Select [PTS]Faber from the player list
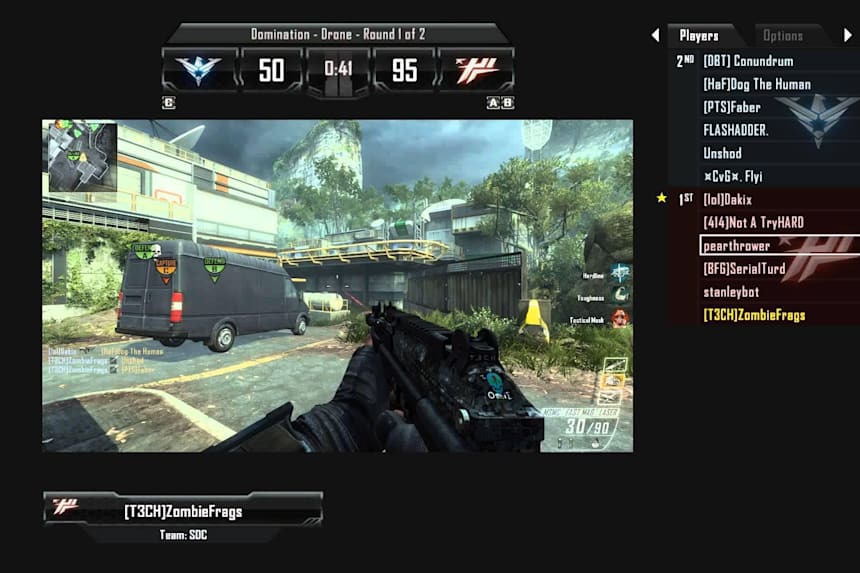The height and width of the screenshot is (573, 860). [731, 107]
